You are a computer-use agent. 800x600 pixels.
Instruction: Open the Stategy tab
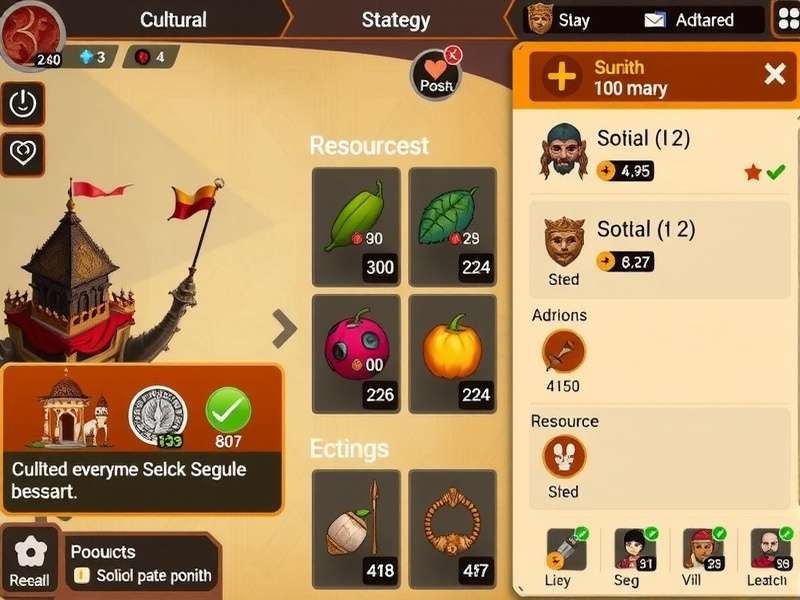point(396,20)
